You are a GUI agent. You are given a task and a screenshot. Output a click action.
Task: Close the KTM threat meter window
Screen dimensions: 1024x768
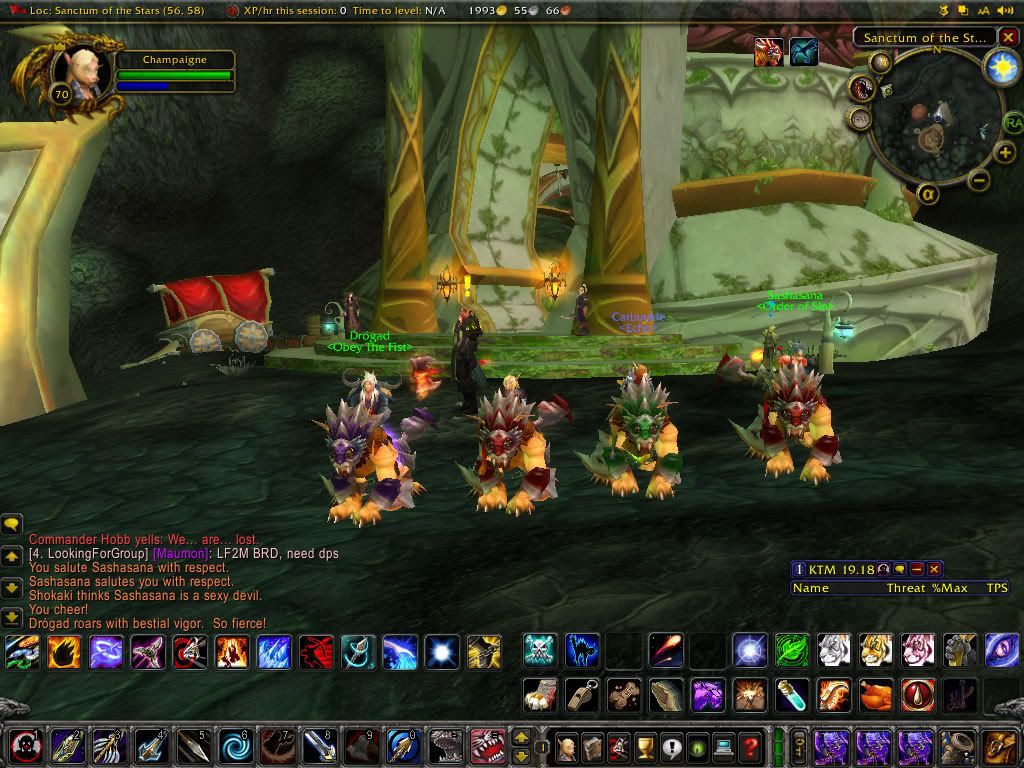pos(935,569)
